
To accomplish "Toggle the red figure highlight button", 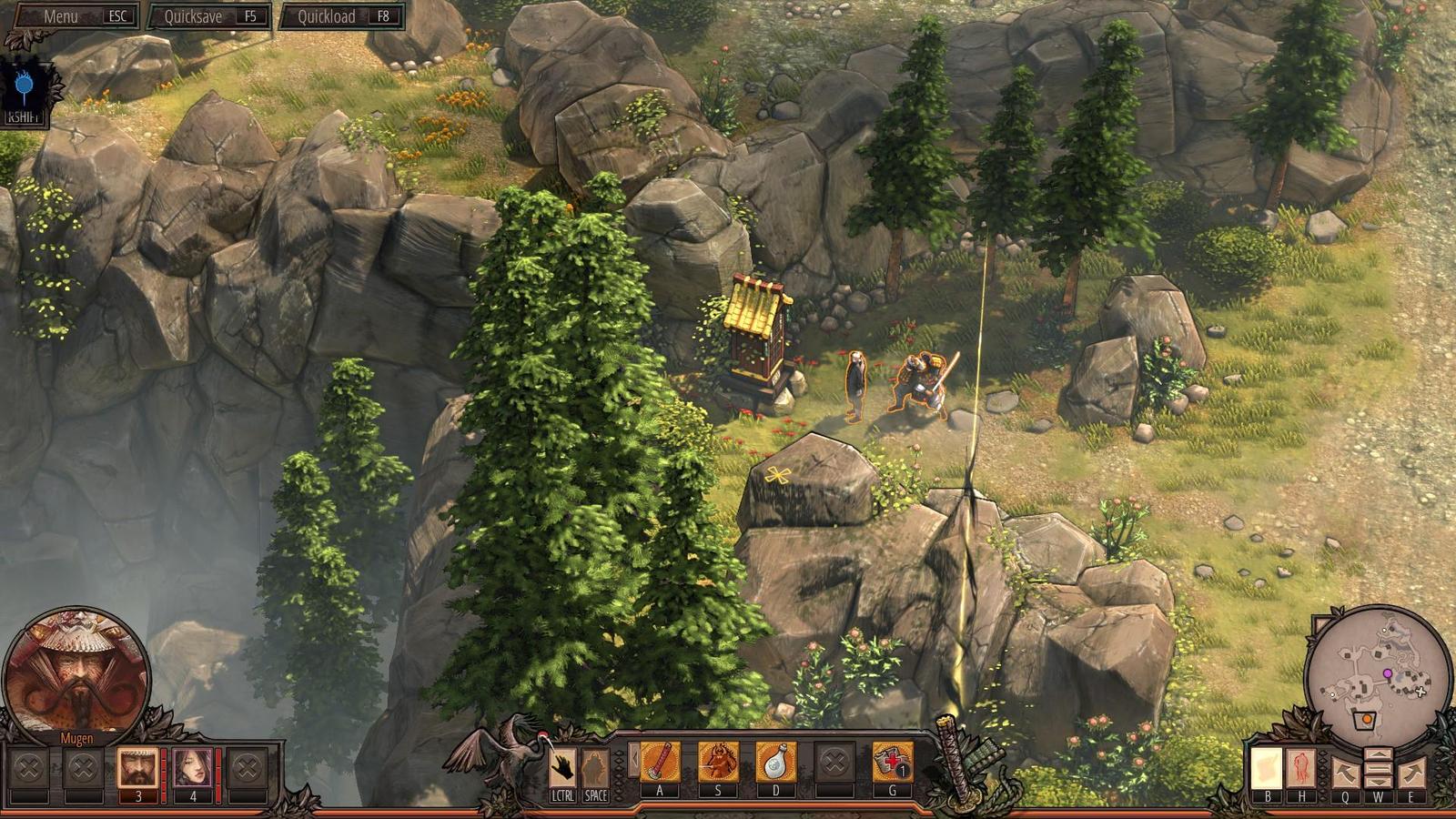I will 1301,769.
